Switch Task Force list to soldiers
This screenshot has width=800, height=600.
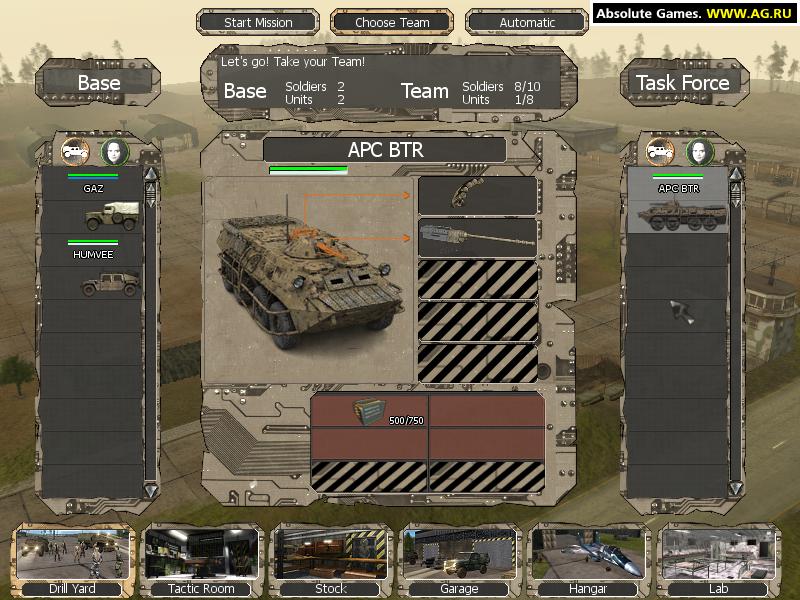pos(699,151)
